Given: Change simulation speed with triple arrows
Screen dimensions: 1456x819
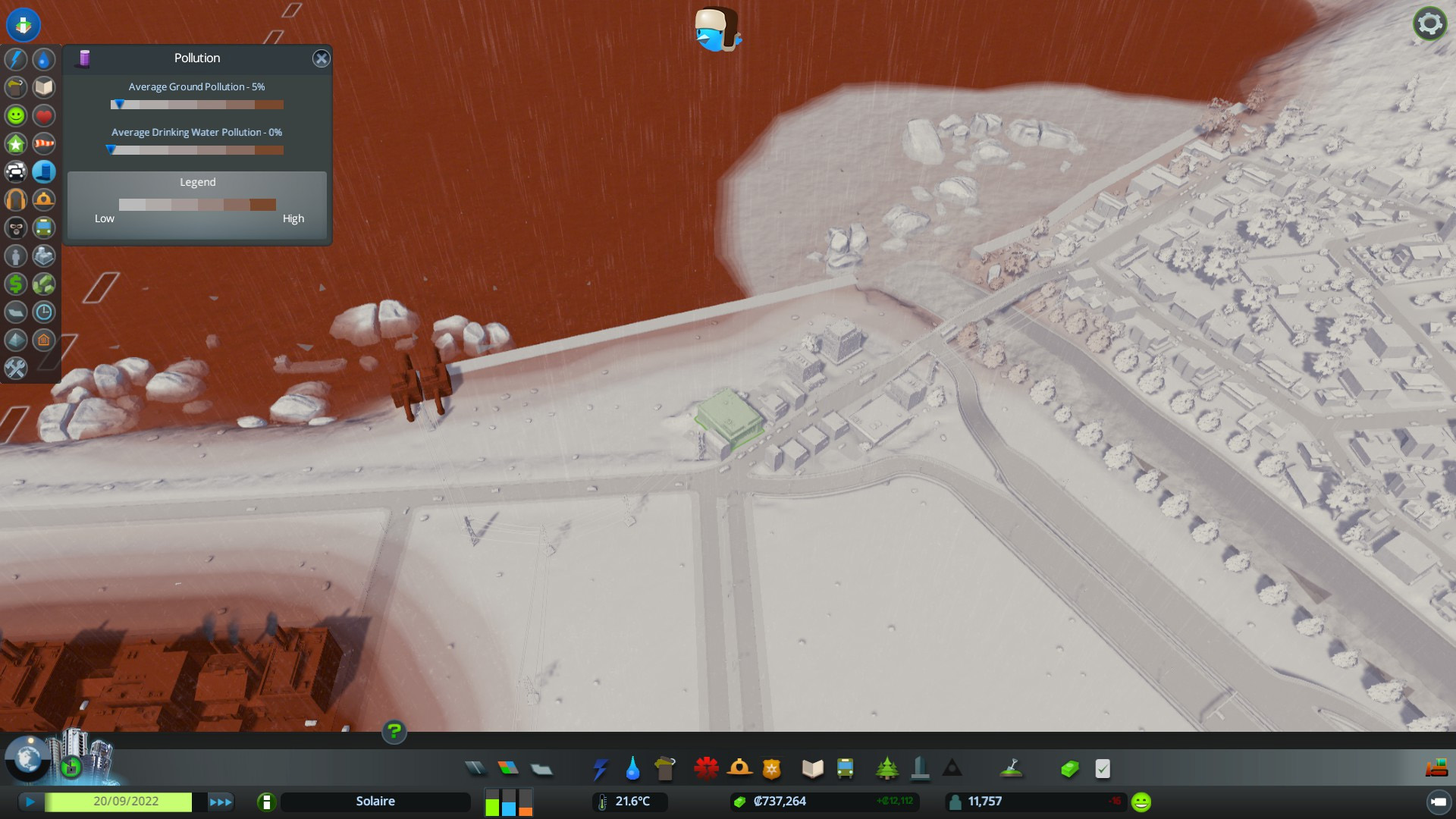Looking at the screenshot, I should [x=221, y=802].
